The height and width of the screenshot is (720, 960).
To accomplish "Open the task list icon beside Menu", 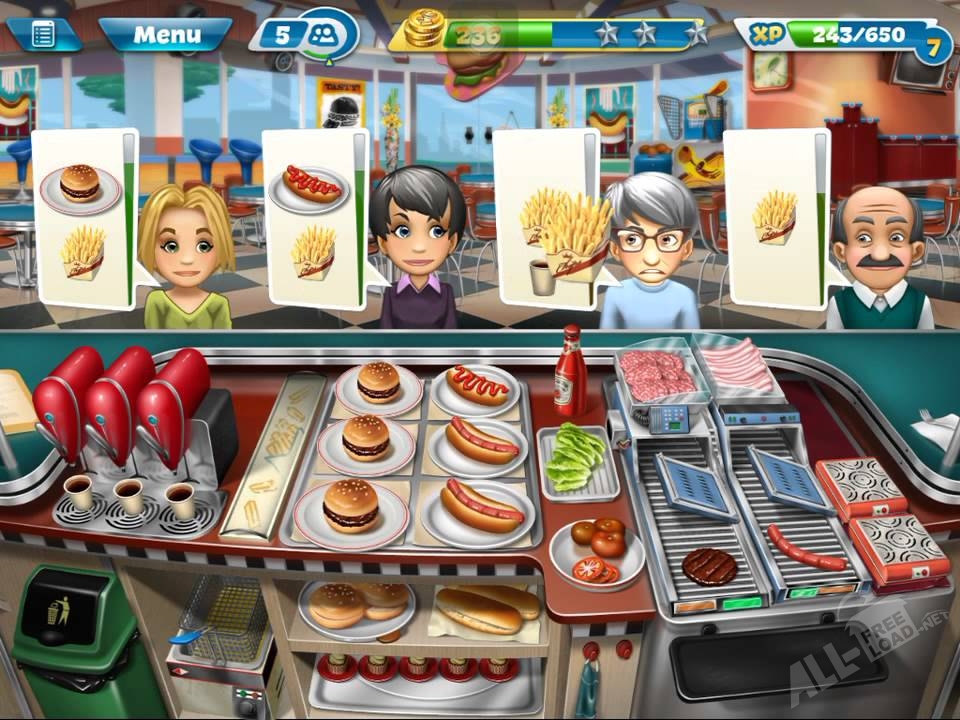I will coord(44,35).
